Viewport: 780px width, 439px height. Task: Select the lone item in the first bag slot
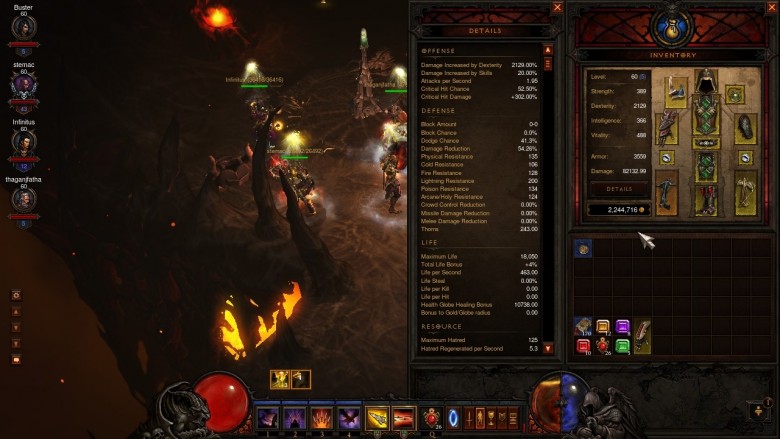click(582, 248)
